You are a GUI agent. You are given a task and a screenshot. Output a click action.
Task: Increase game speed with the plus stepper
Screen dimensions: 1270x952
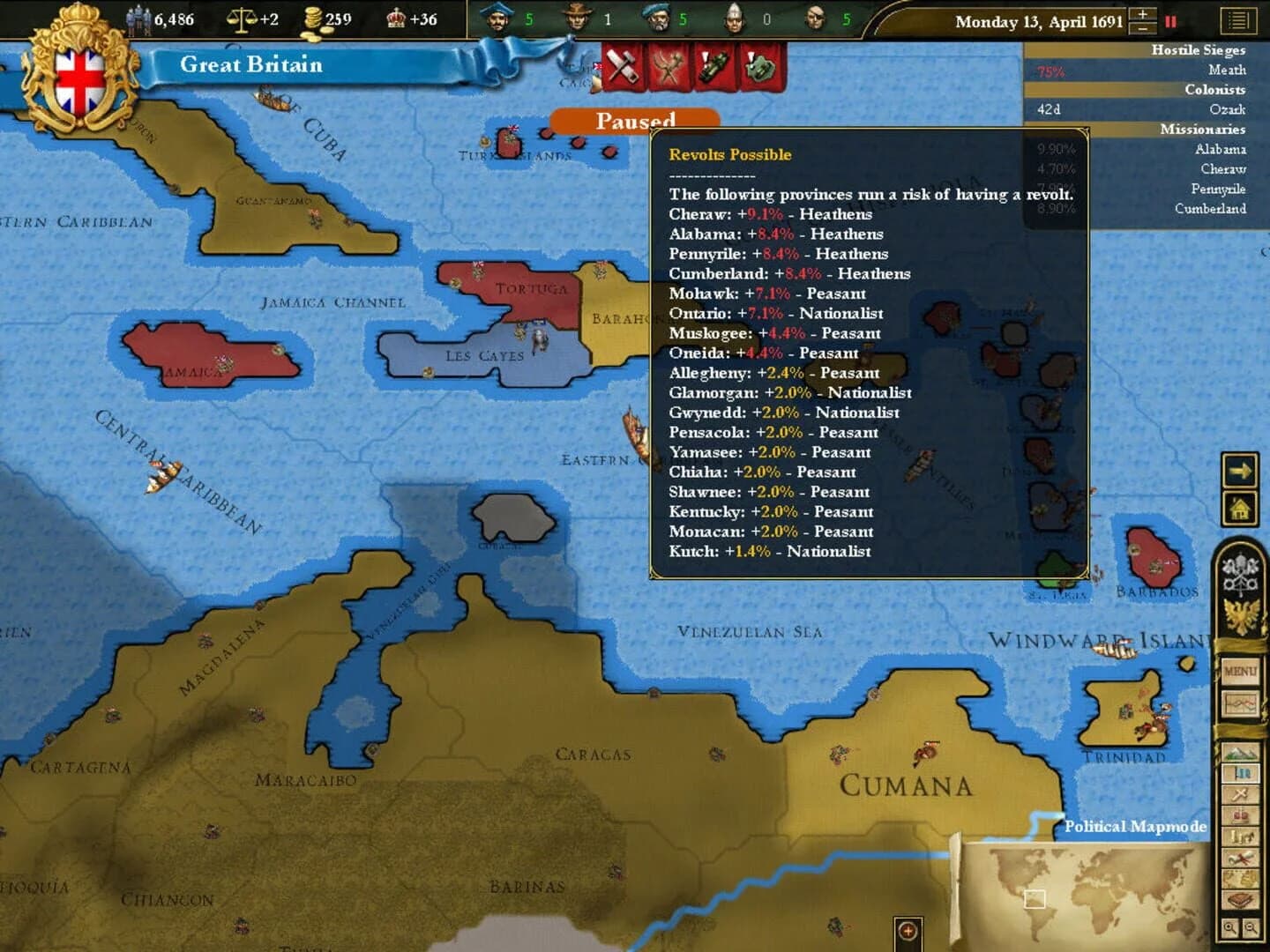coord(1143,15)
